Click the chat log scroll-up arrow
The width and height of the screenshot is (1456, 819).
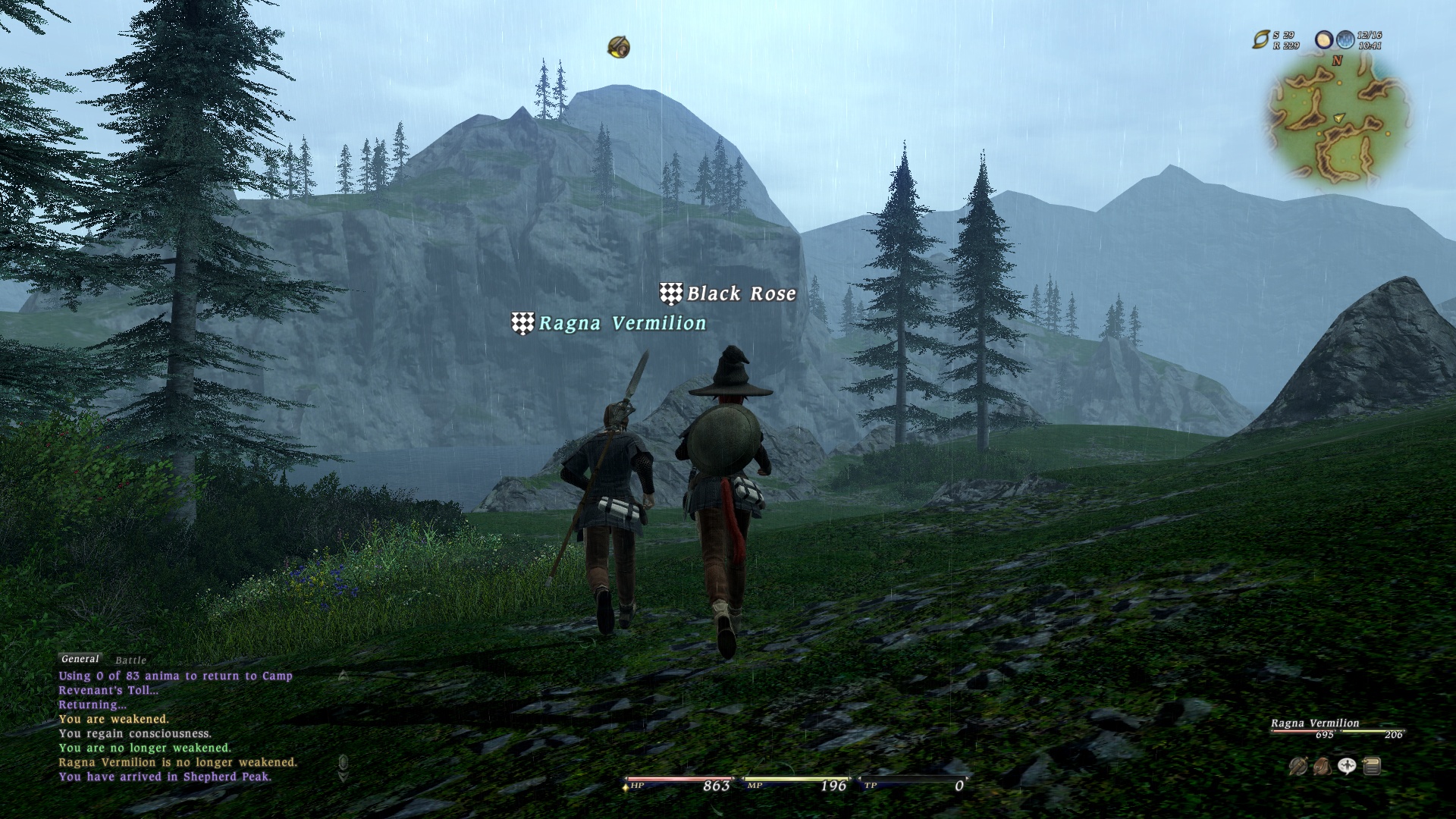point(343,675)
